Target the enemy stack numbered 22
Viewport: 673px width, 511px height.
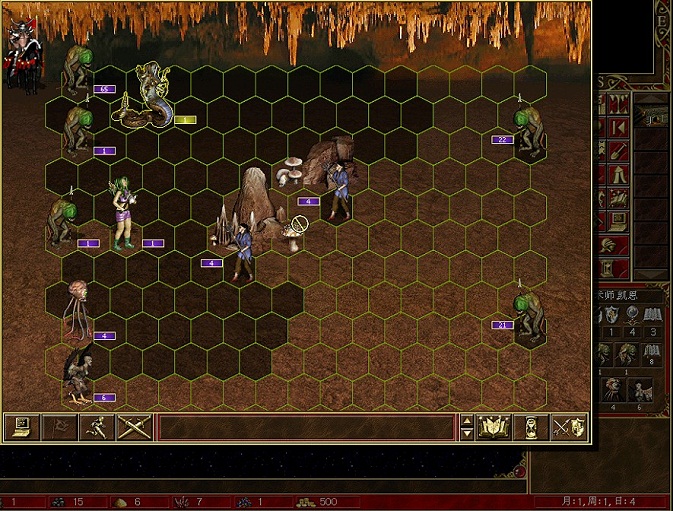tap(527, 126)
